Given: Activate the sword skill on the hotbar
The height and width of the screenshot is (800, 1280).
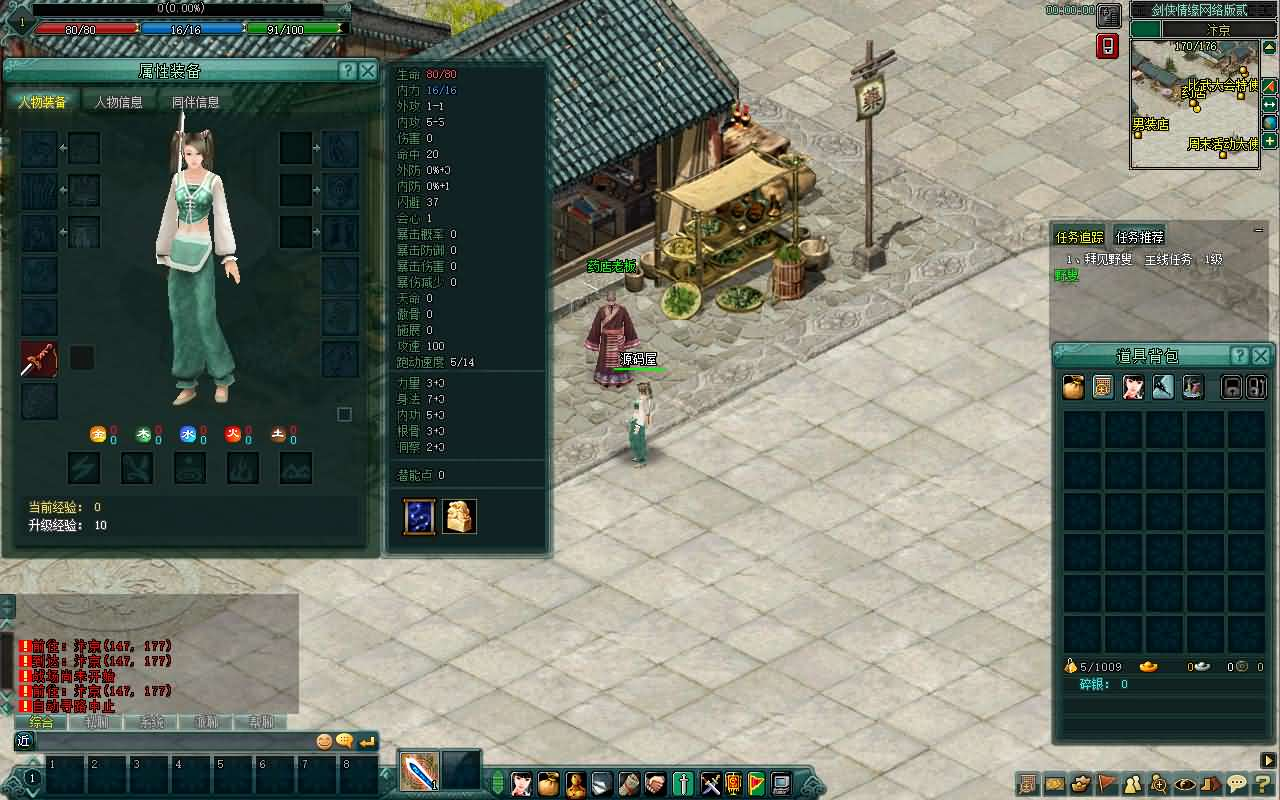Looking at the screenshot, I should pos(419,771).
